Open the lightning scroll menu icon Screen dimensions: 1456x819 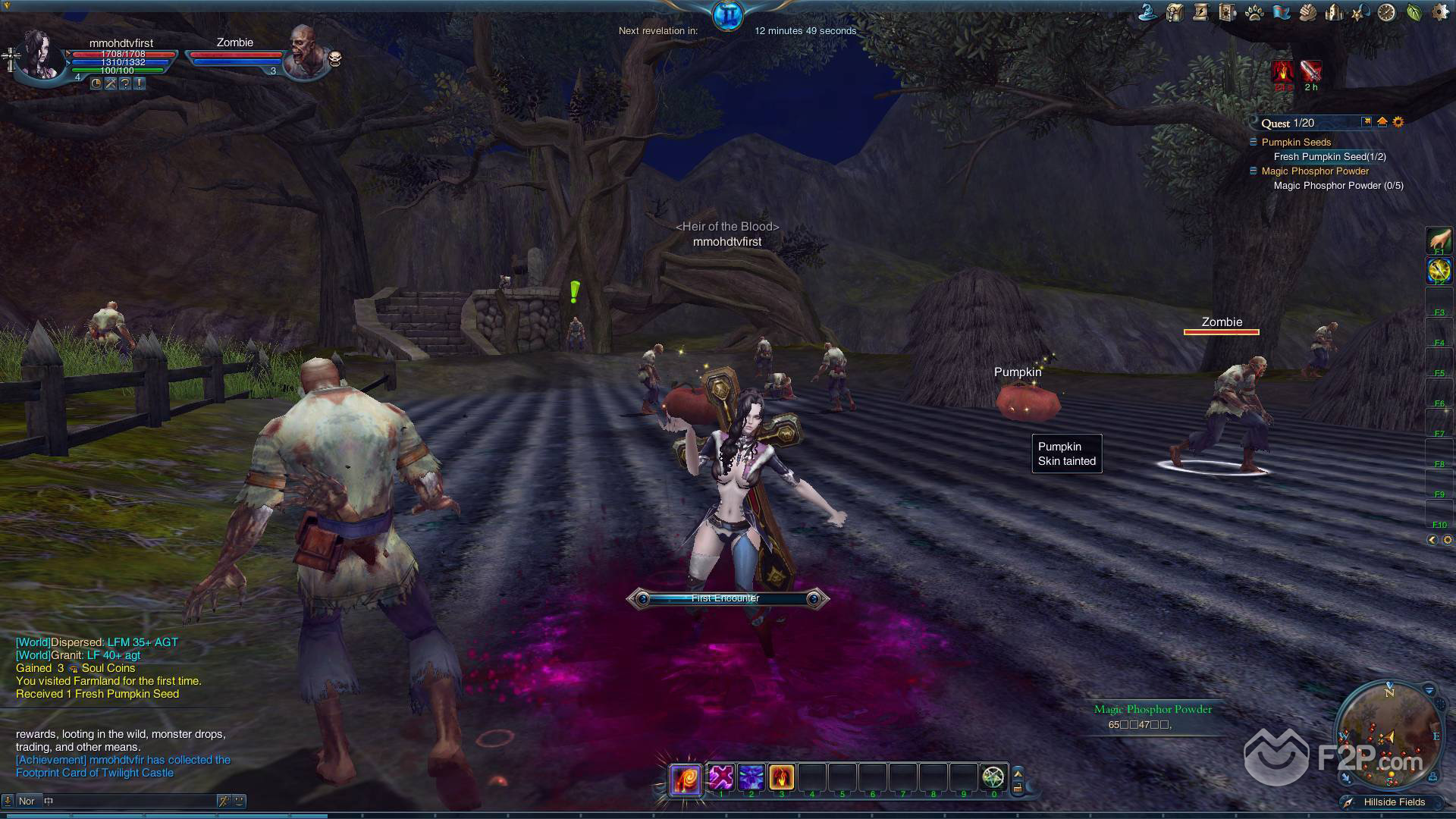1200,12
